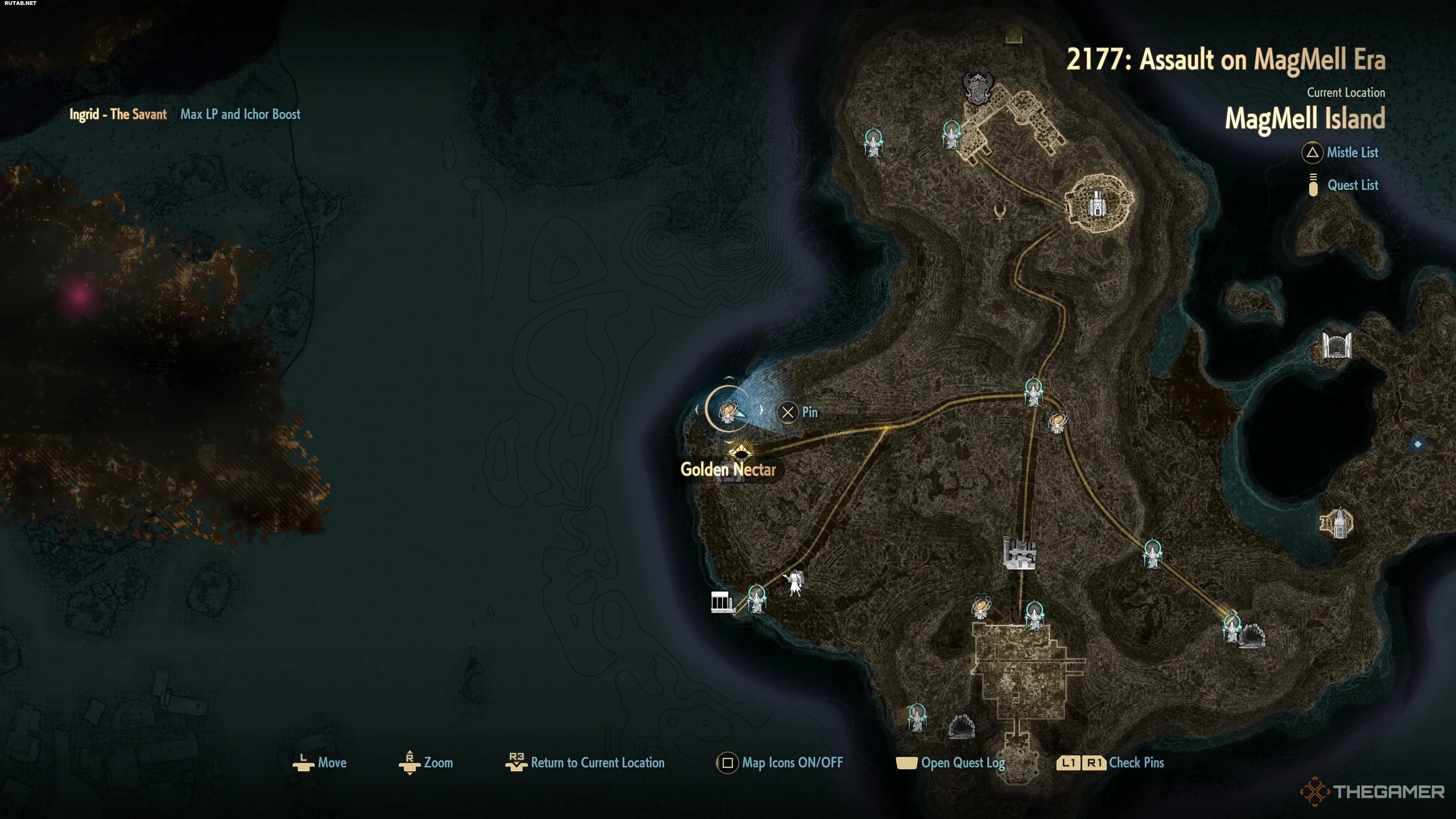Select the golden horned symbol marker
The height and width of the screenshot is (819, 1456).
(x=1000, y=212)
